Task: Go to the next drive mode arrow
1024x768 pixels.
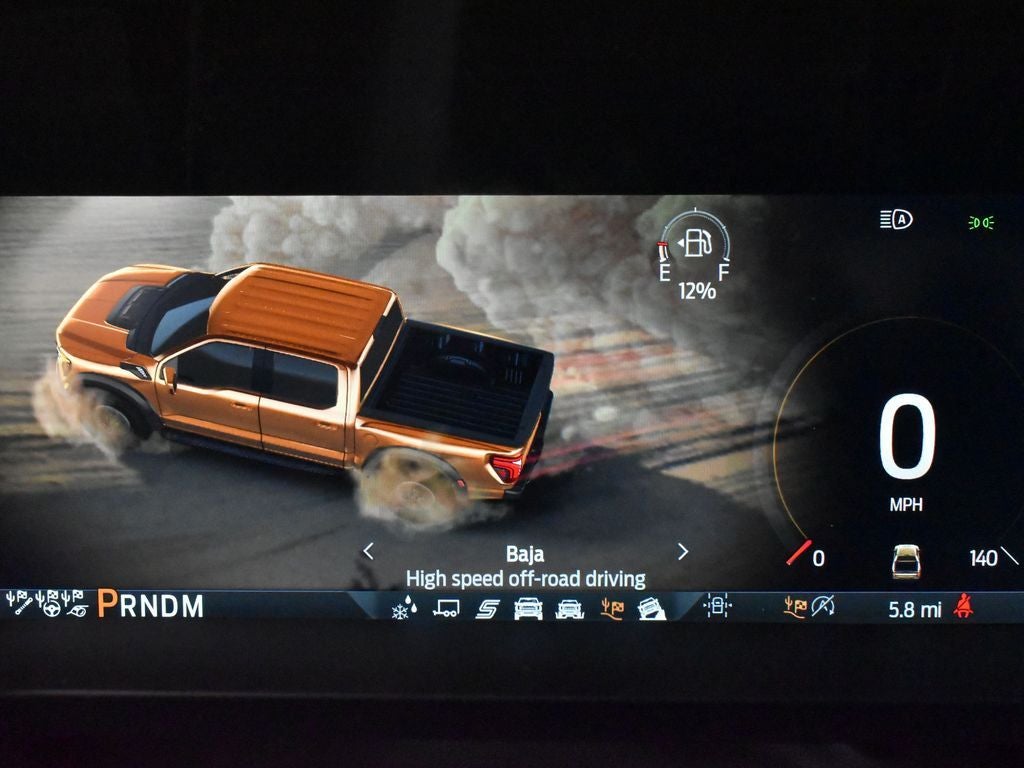Action: 683,551
